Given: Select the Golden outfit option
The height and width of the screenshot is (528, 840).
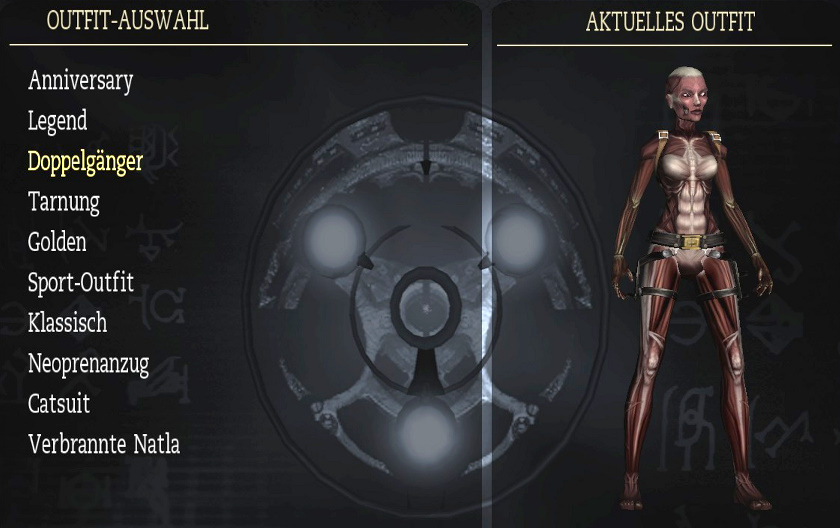Looking at the screenshot, I should 57,242.
